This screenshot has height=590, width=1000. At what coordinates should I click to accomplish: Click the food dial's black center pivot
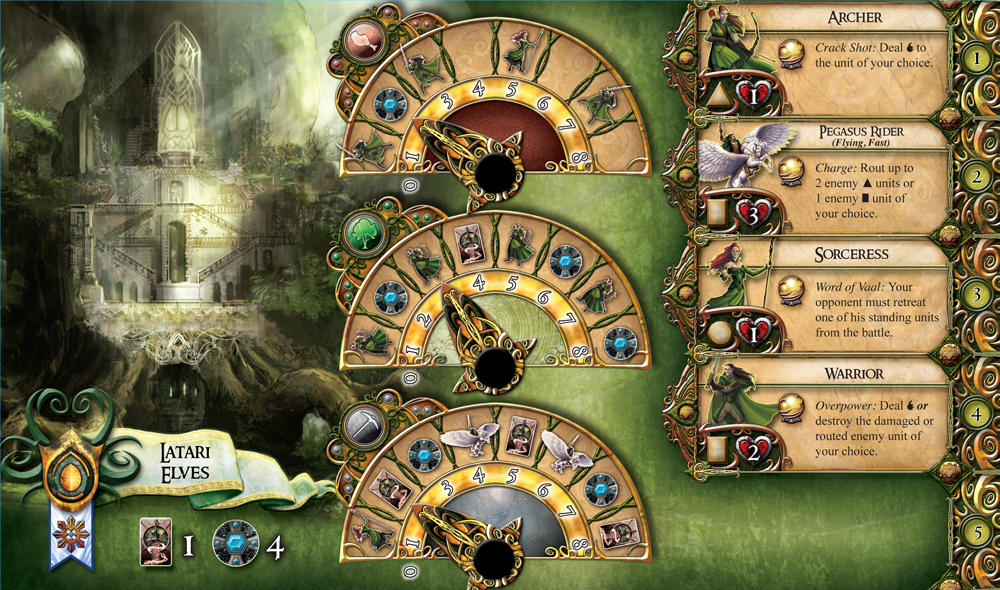click(495, 174)
